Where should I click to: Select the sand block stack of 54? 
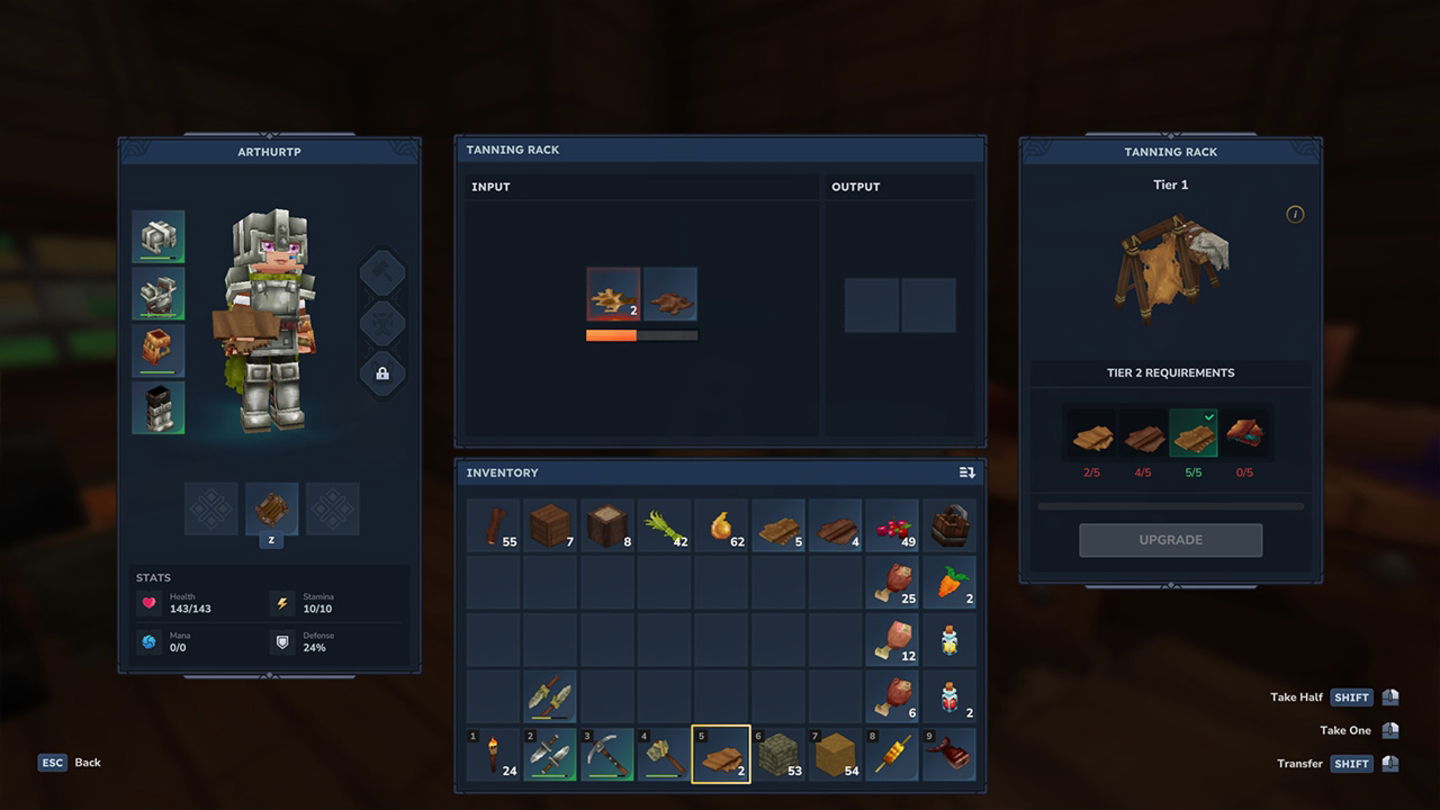[835, 754]
